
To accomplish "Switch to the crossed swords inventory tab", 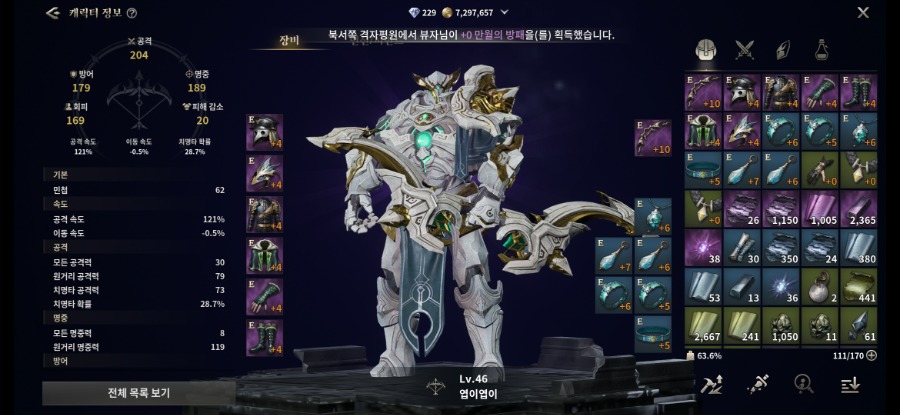I will [744, 49].
